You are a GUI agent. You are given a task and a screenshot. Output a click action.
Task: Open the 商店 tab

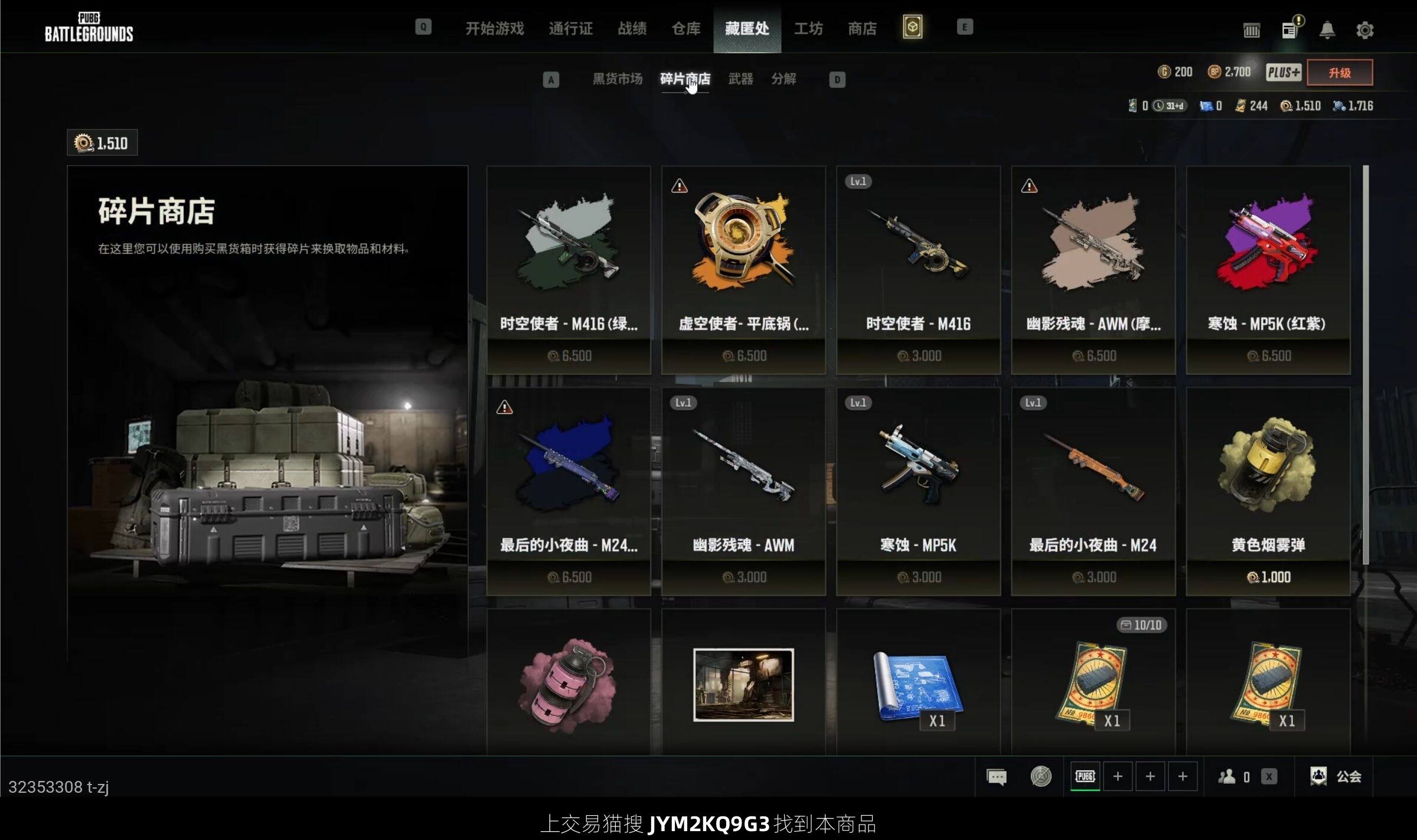coord(862,28)
